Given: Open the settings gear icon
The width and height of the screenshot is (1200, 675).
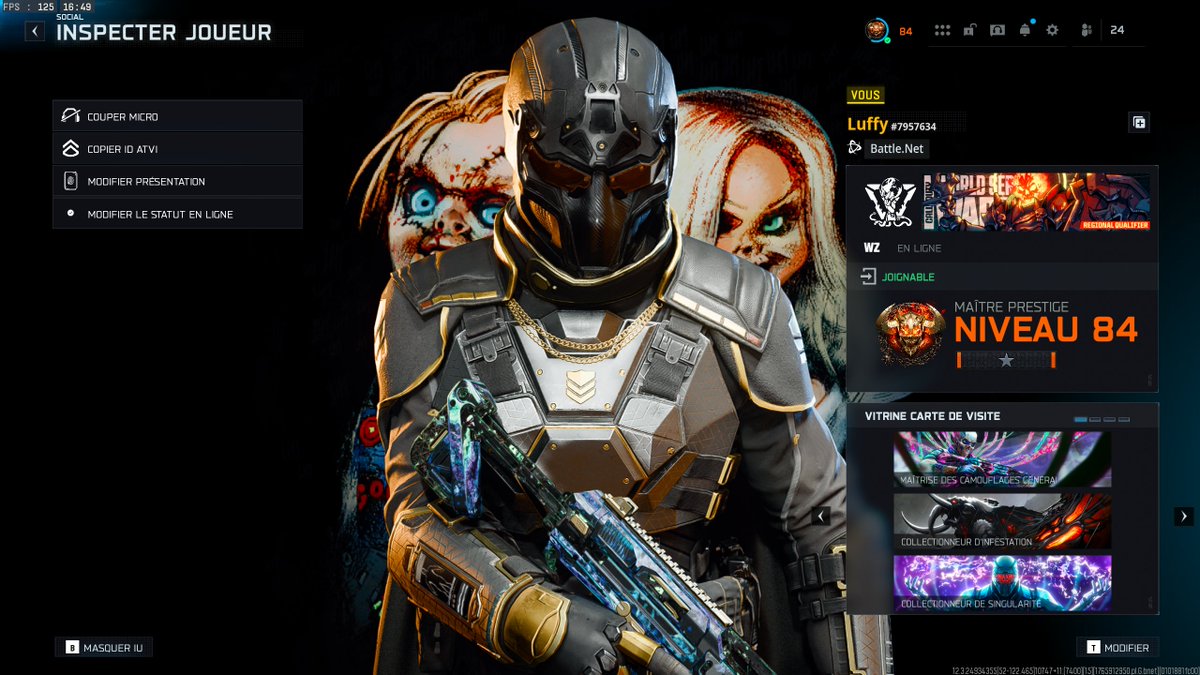Looking at the screenshot, I should [1052, 30].
